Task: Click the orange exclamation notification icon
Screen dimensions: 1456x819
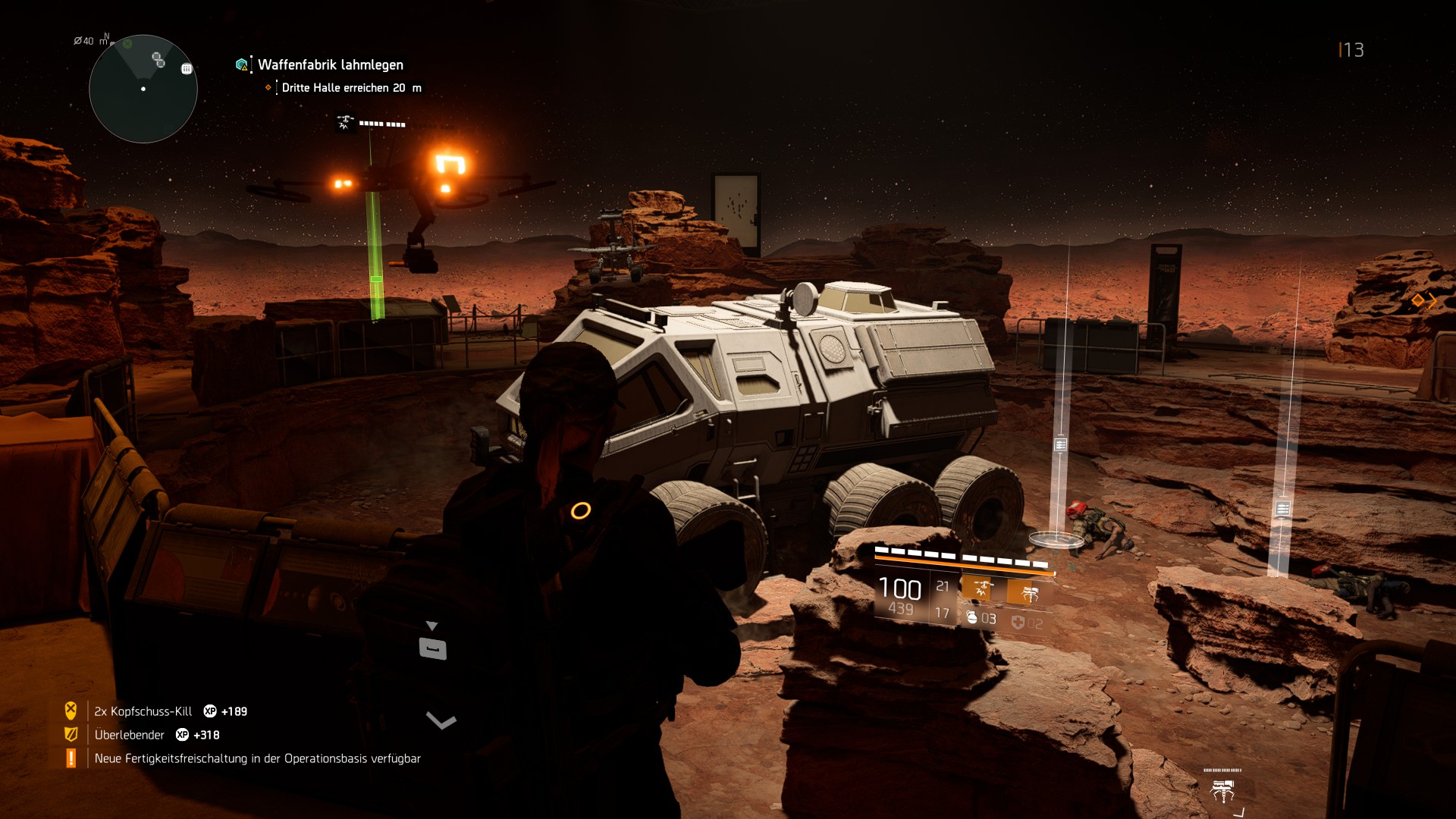Action: (71, 758)
